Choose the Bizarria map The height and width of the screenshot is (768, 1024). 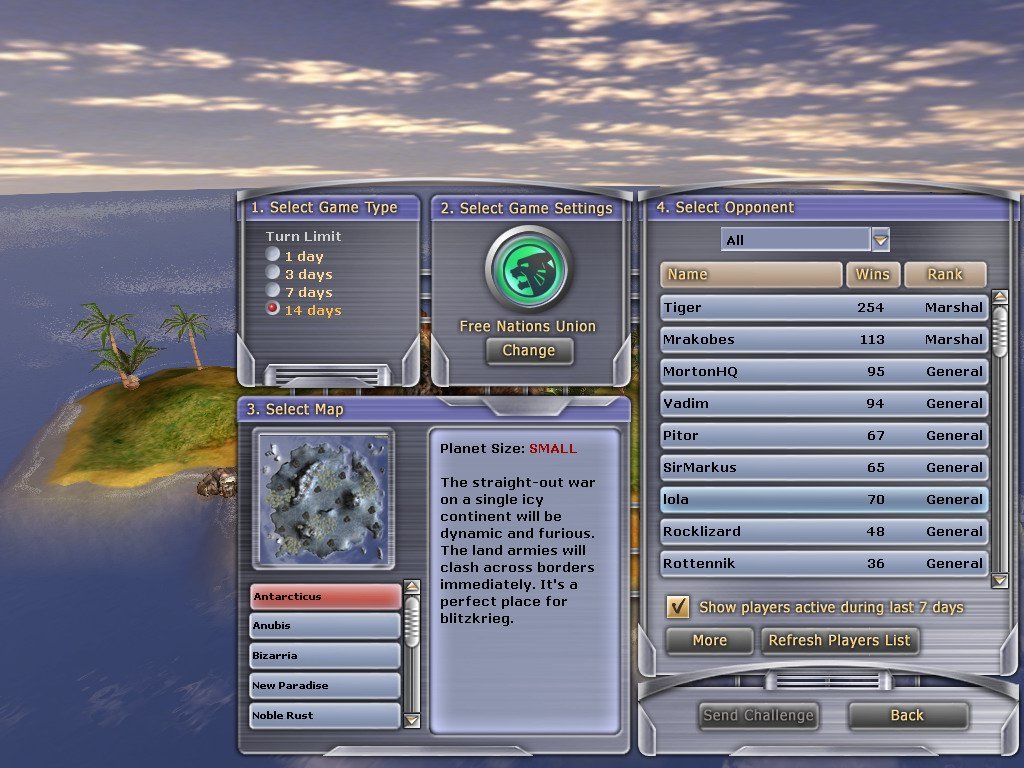coord(325,656)
